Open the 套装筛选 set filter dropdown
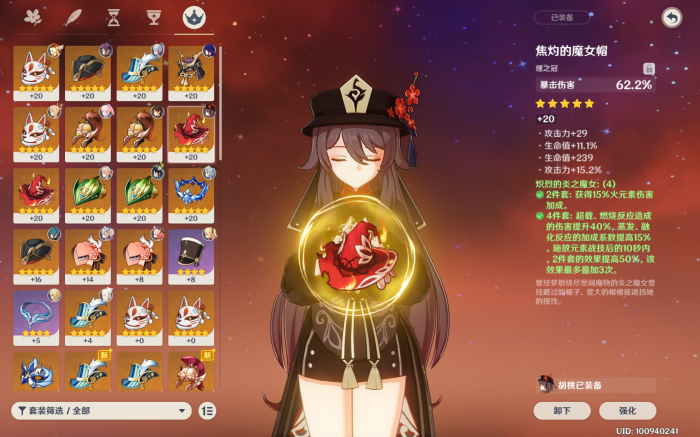The image size is (700, 437). [x=101, y=410]
